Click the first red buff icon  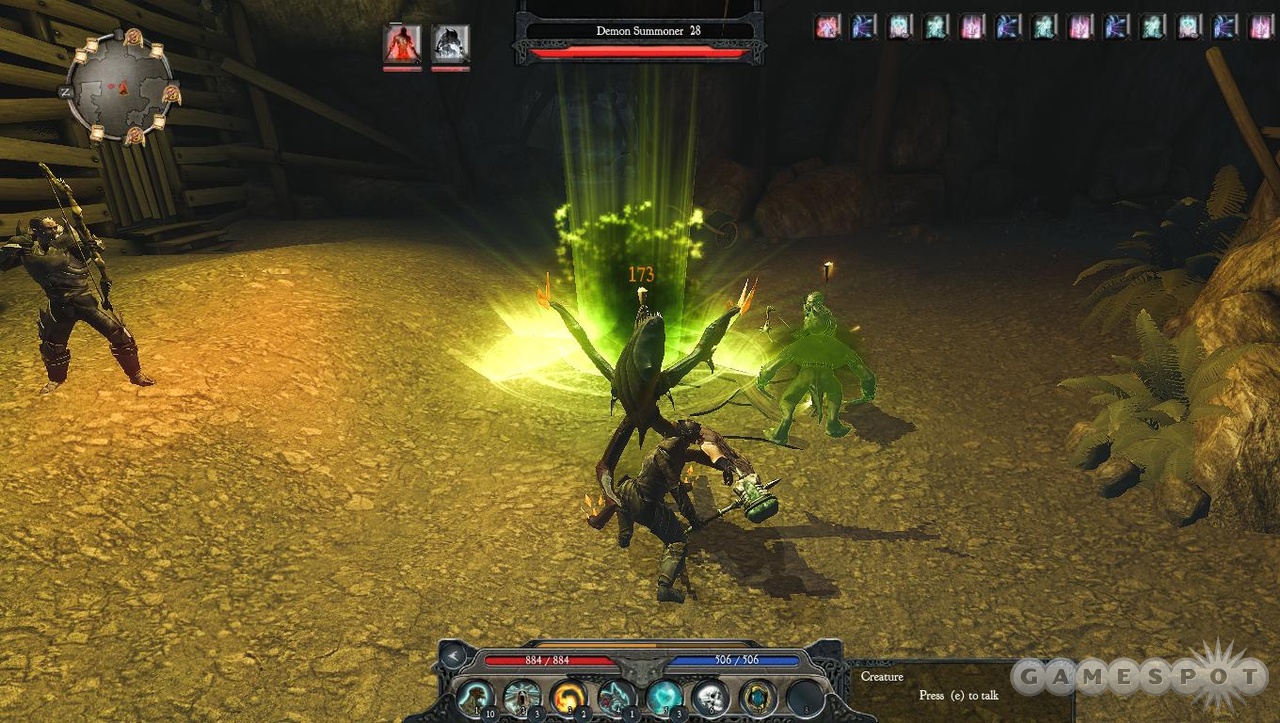827,27
